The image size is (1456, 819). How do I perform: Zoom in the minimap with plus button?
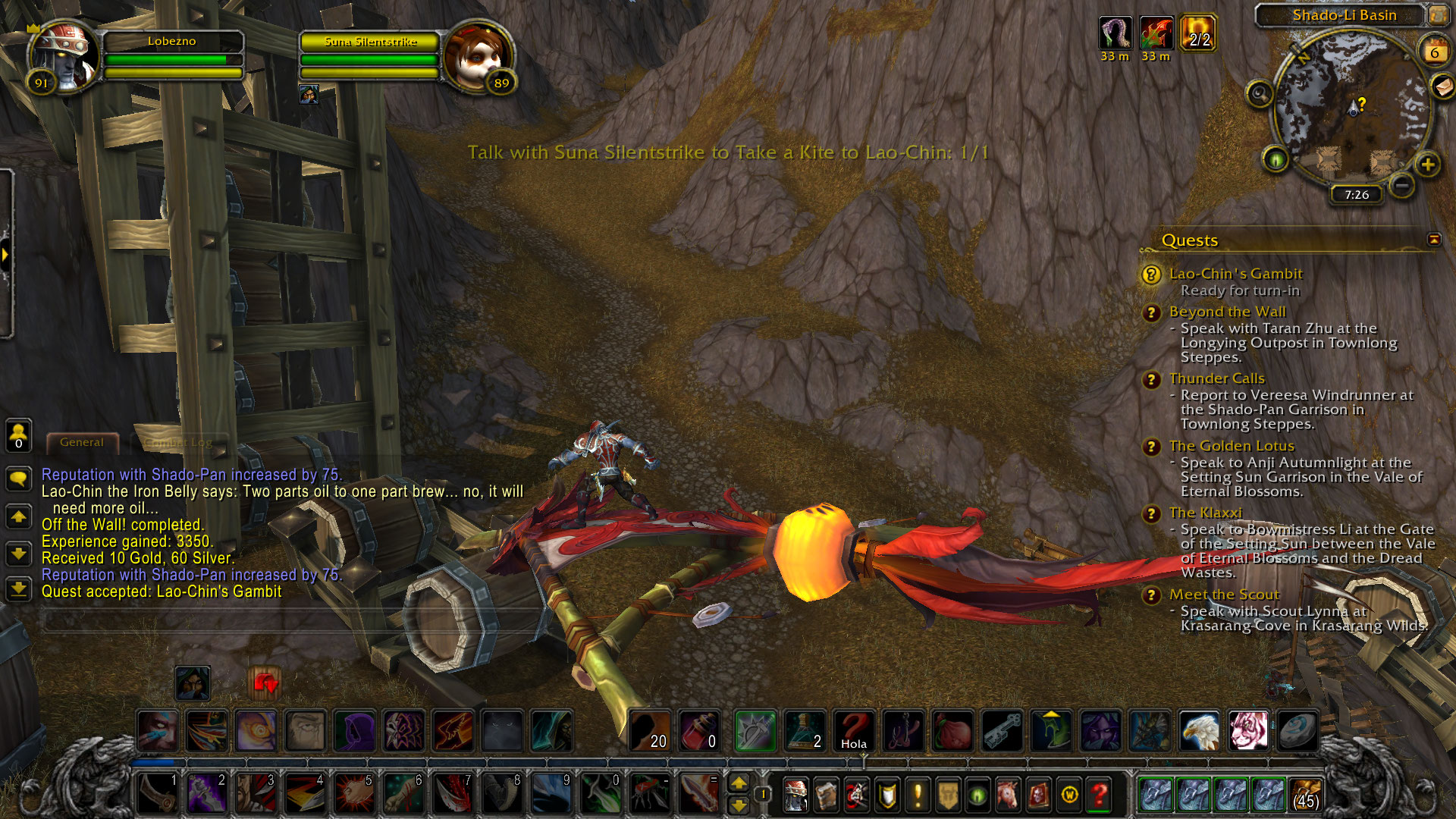pyautogui.click(x=1428, y=165)
